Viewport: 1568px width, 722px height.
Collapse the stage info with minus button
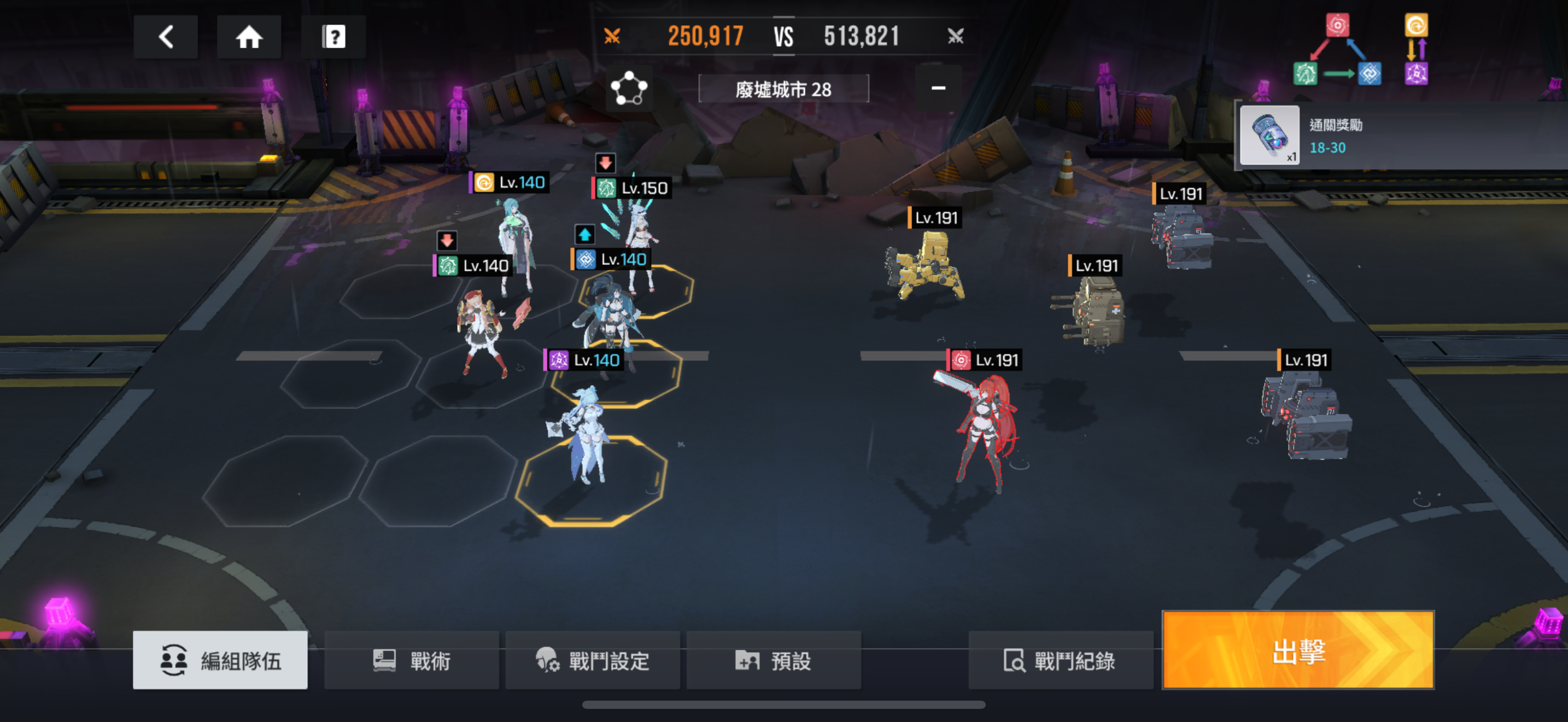tap(938, 88)
